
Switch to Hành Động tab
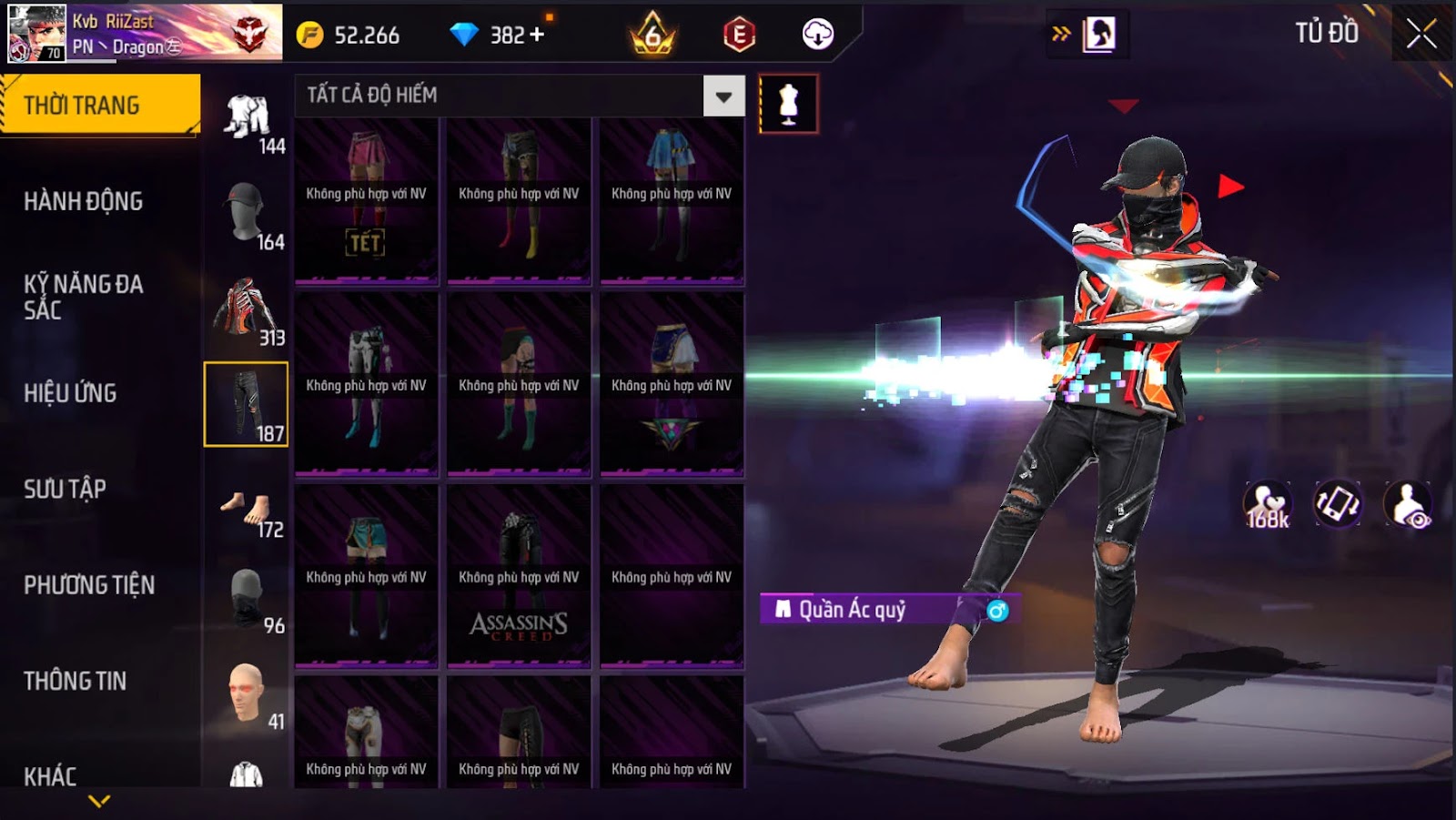click(84, 201)
